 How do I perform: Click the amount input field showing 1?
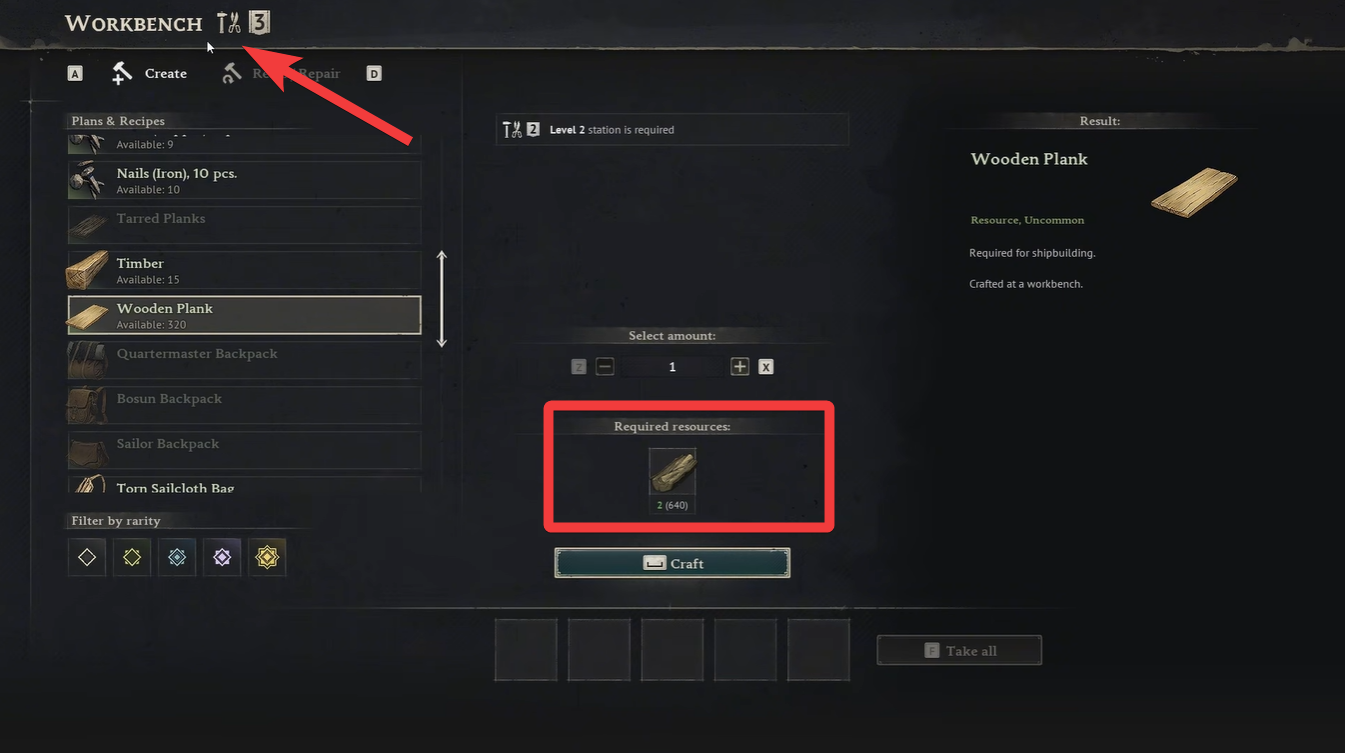point(672,366)
